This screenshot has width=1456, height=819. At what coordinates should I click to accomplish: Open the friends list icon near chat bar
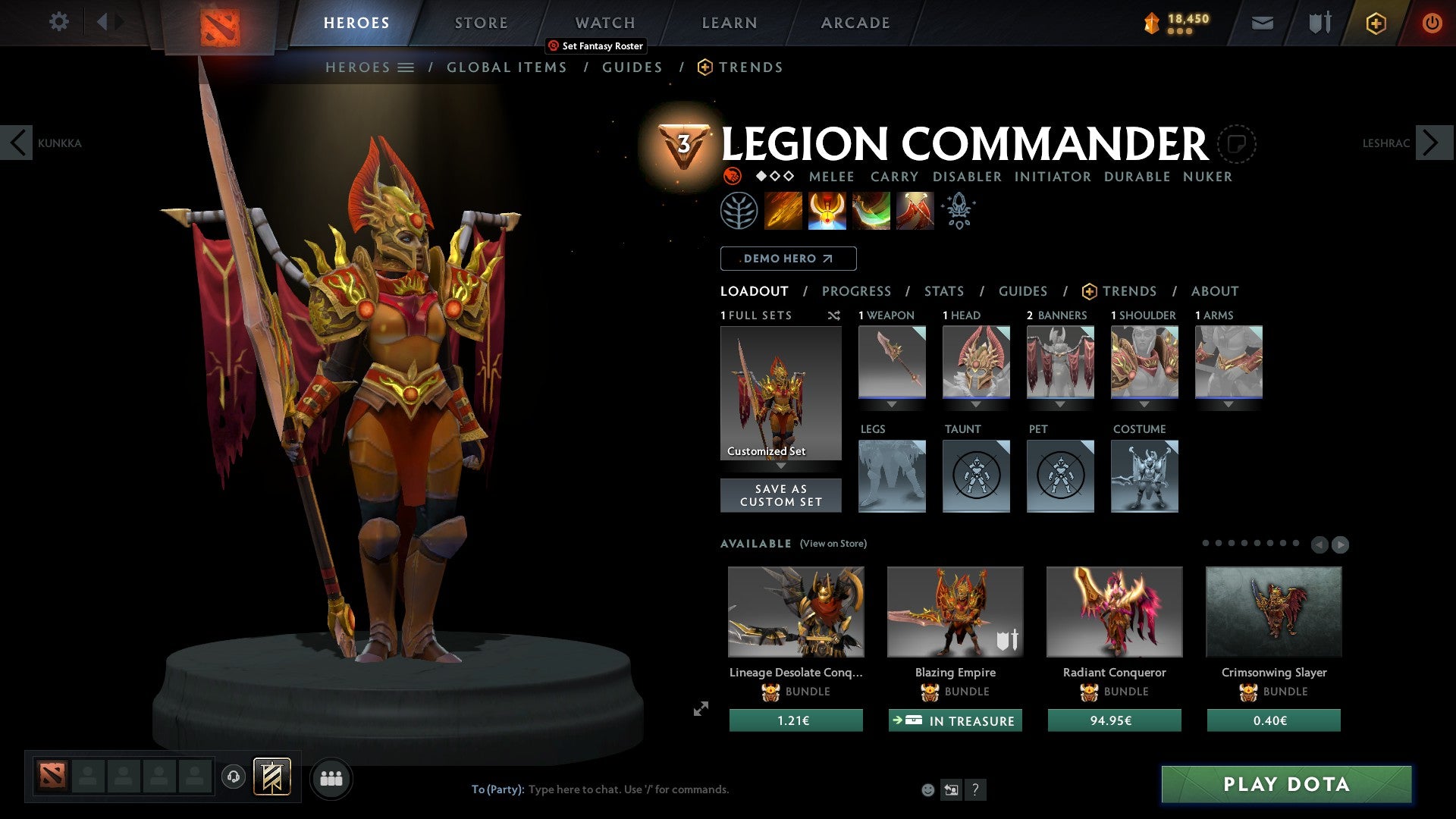click(x=331, y=777)
